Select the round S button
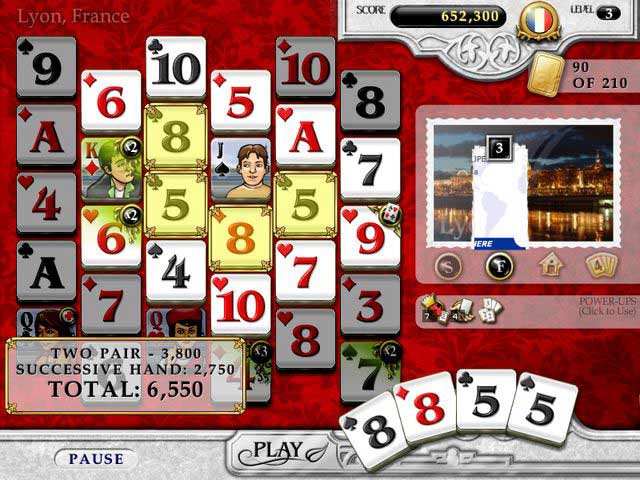Image resolution: width=640 pixels, height=480 pixels. coord(450,265)
